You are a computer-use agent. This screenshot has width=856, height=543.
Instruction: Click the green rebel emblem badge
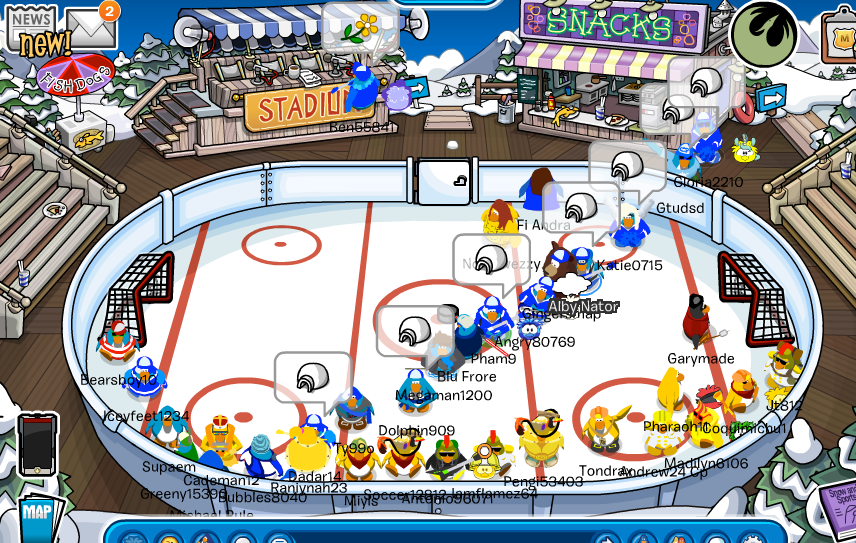(x=764, y=36)
